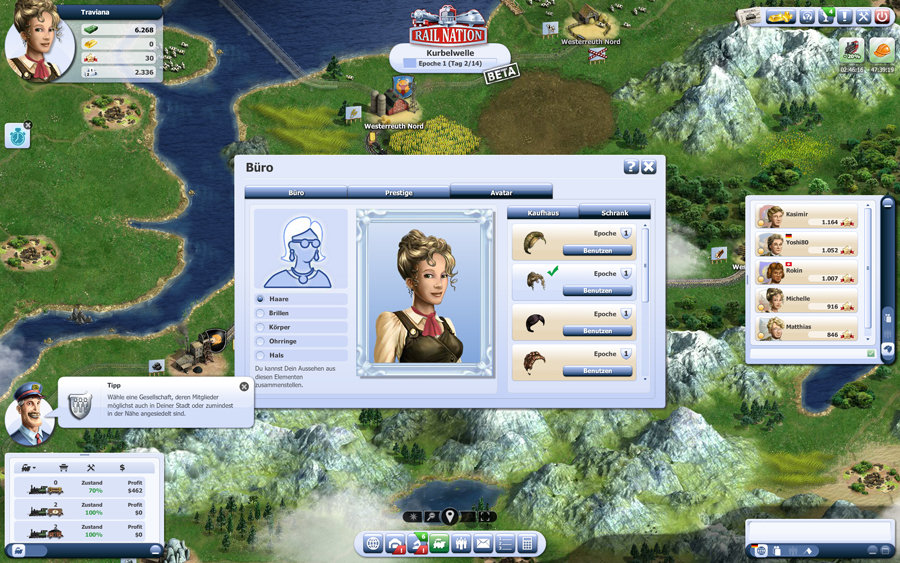Switch to the Prestige tab
This screenshot has width=900, height=563.
398,191
